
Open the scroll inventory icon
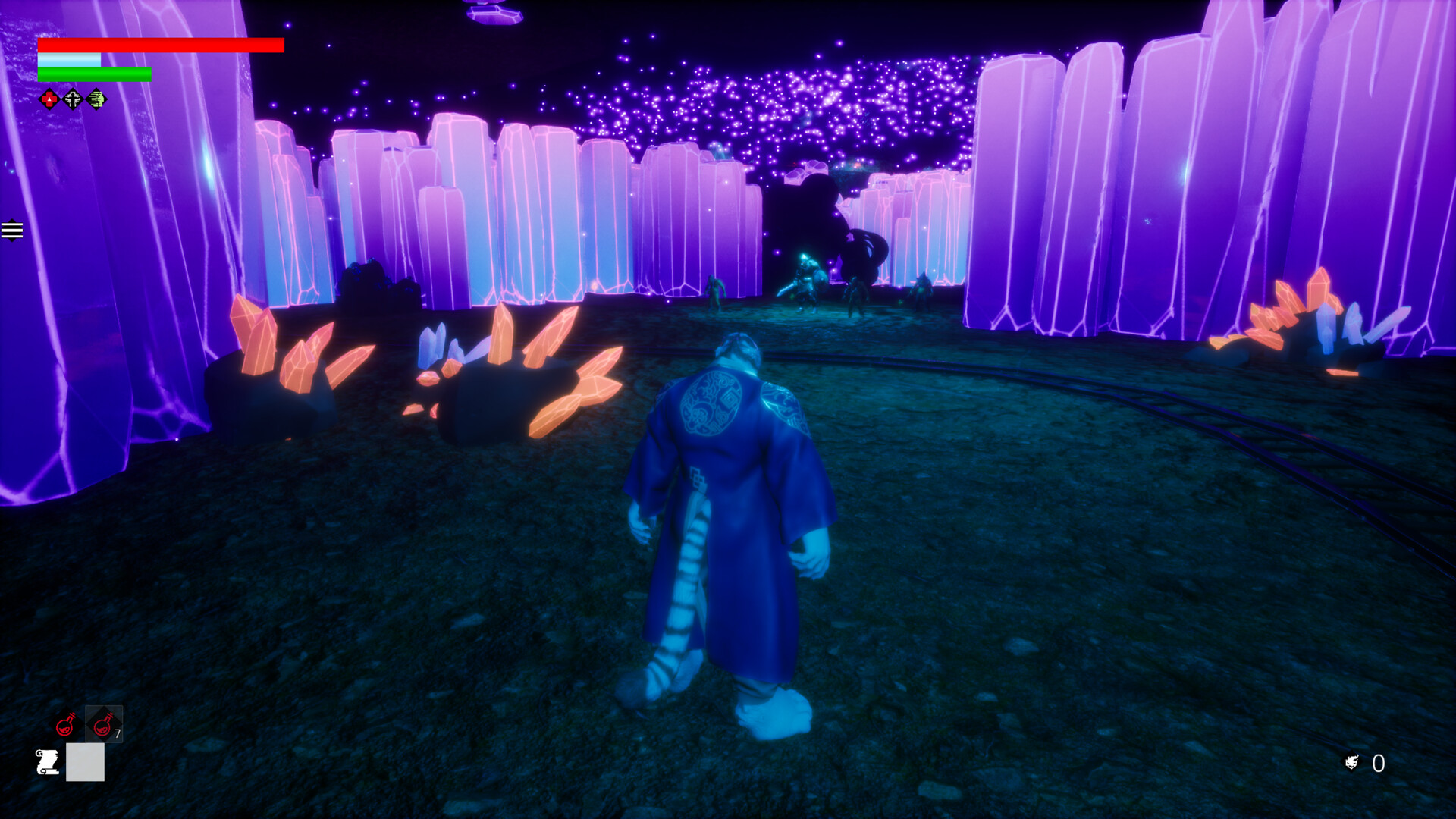[47, 762]
